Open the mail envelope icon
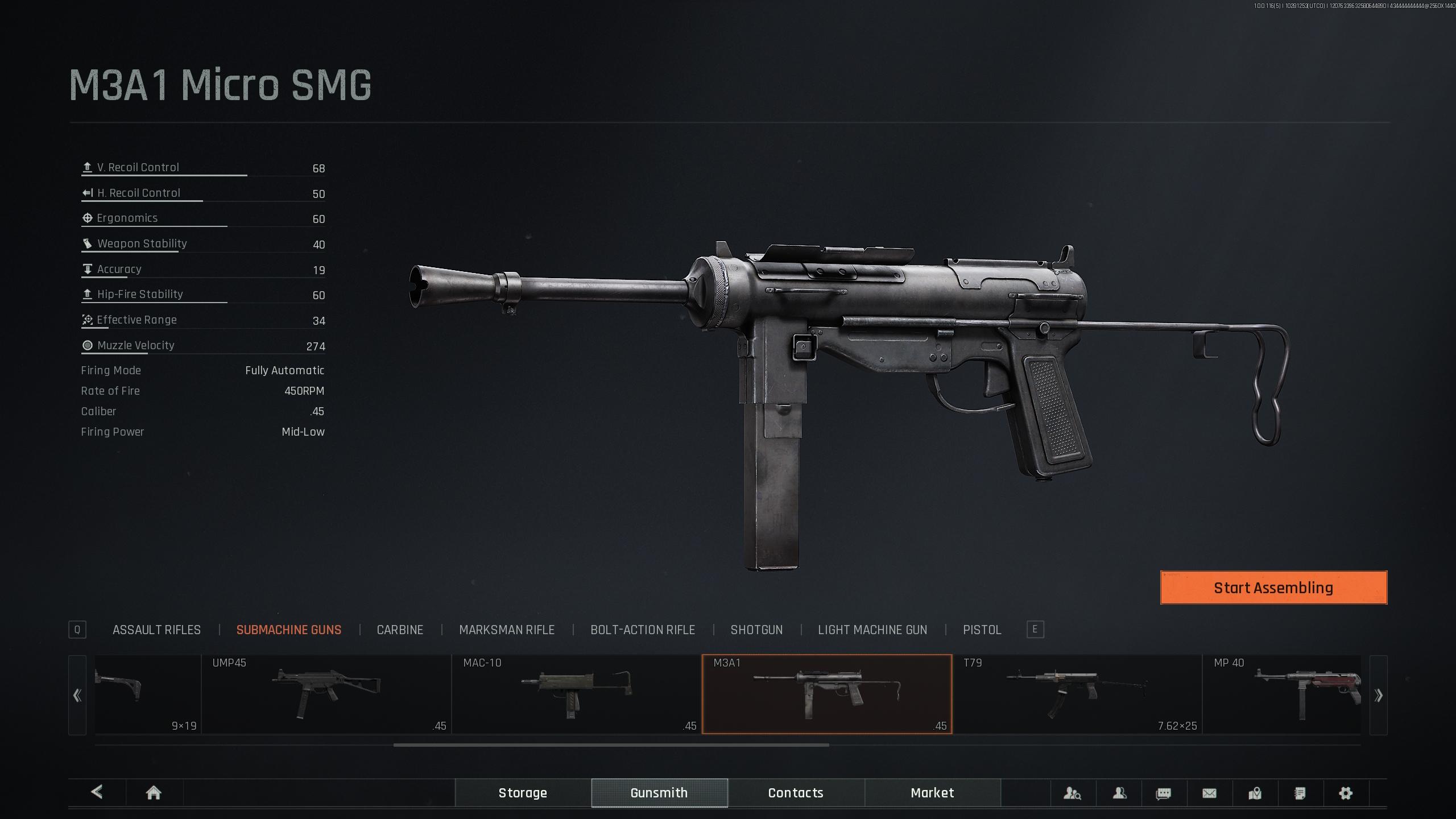Screen dimensions: 1456x819 [x=1209, y=793]
